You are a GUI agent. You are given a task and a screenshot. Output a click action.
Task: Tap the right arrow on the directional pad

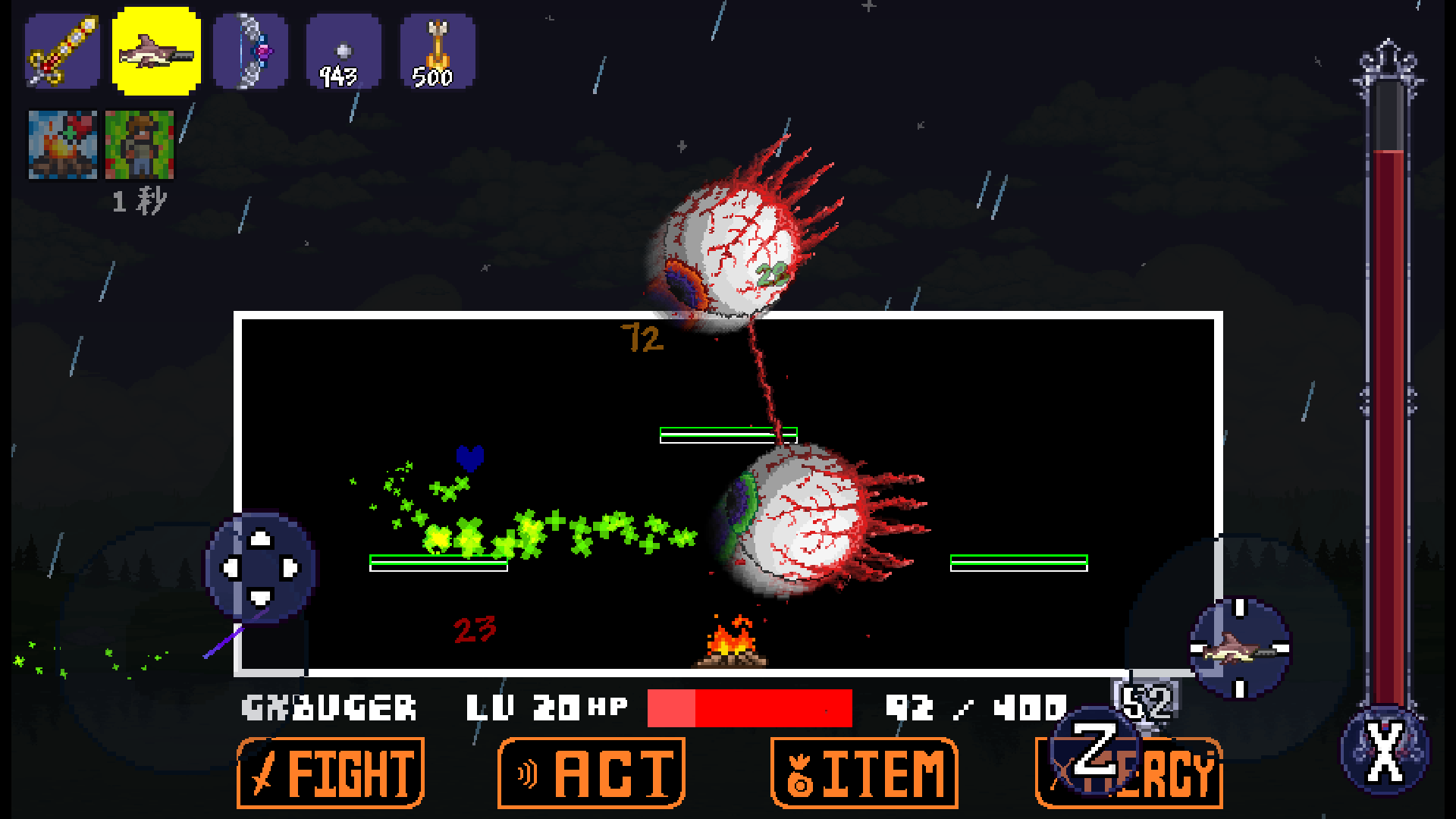[290, 568]
